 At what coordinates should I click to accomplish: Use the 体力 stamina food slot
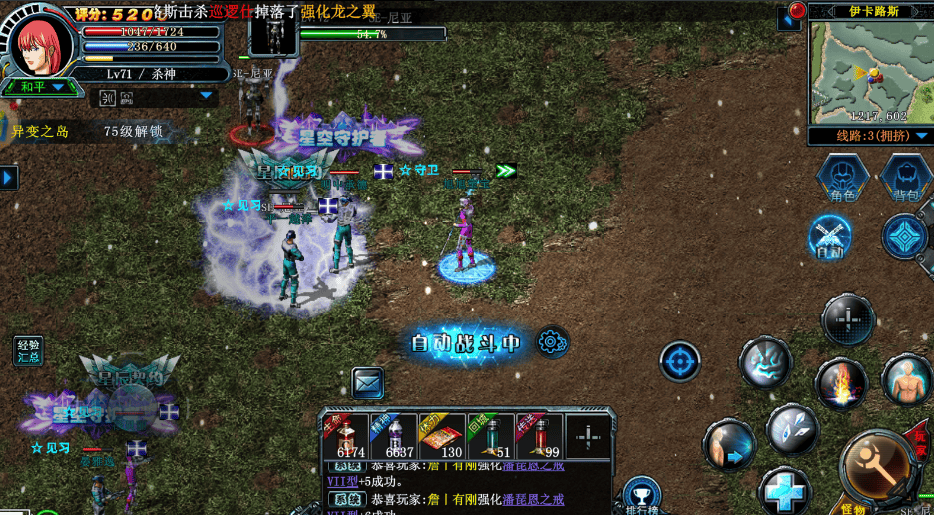[442, 438]
